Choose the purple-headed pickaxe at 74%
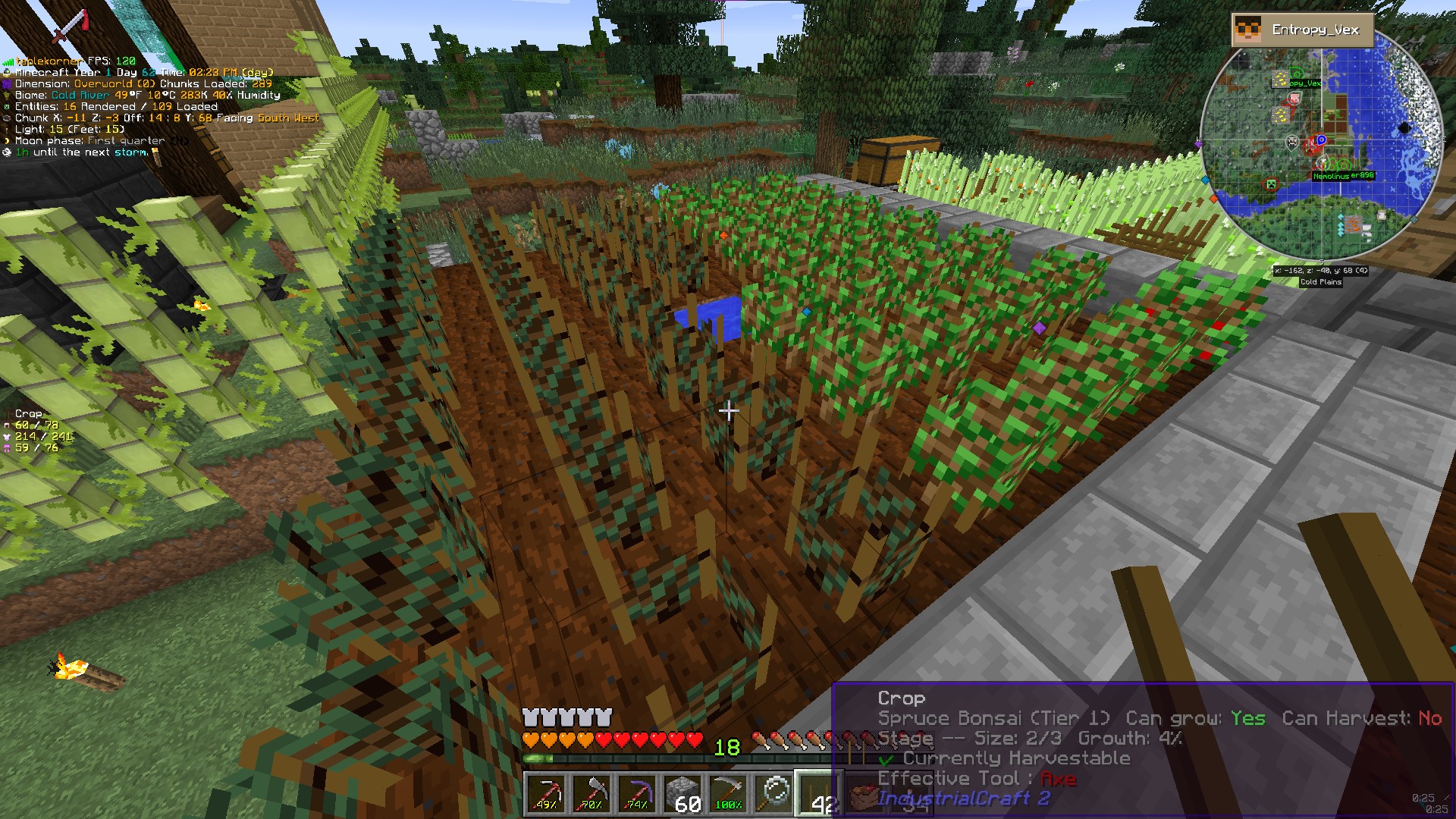 click(637, 793)
